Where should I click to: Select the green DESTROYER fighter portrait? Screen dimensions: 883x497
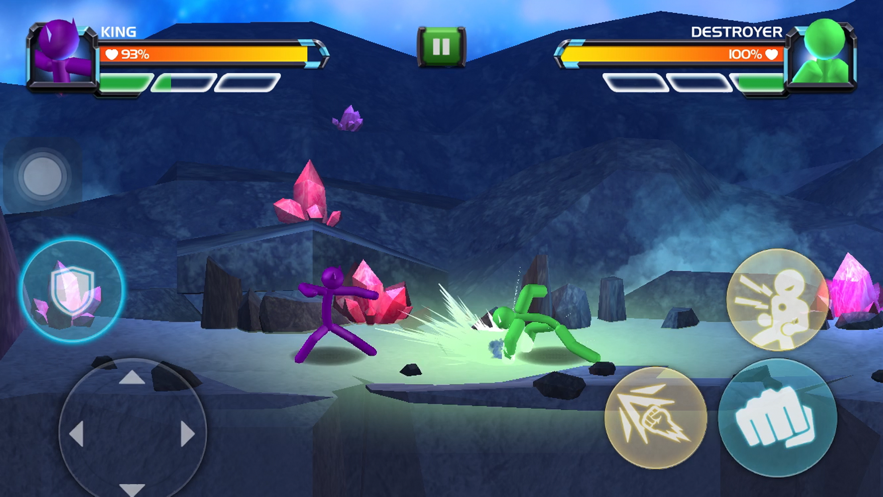click(x=822, y=56)
